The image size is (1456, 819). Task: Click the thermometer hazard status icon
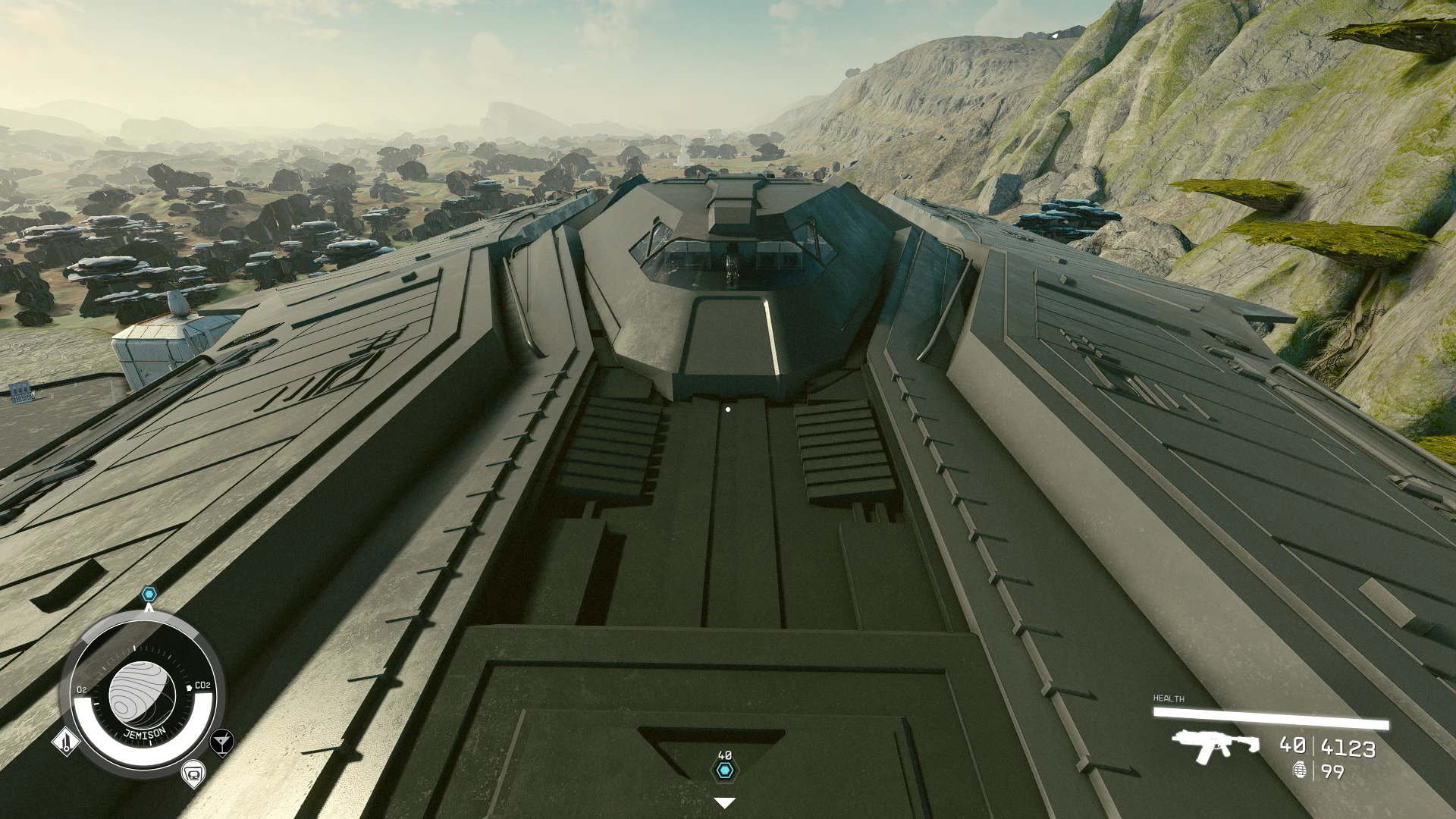[x=66, y=741]
